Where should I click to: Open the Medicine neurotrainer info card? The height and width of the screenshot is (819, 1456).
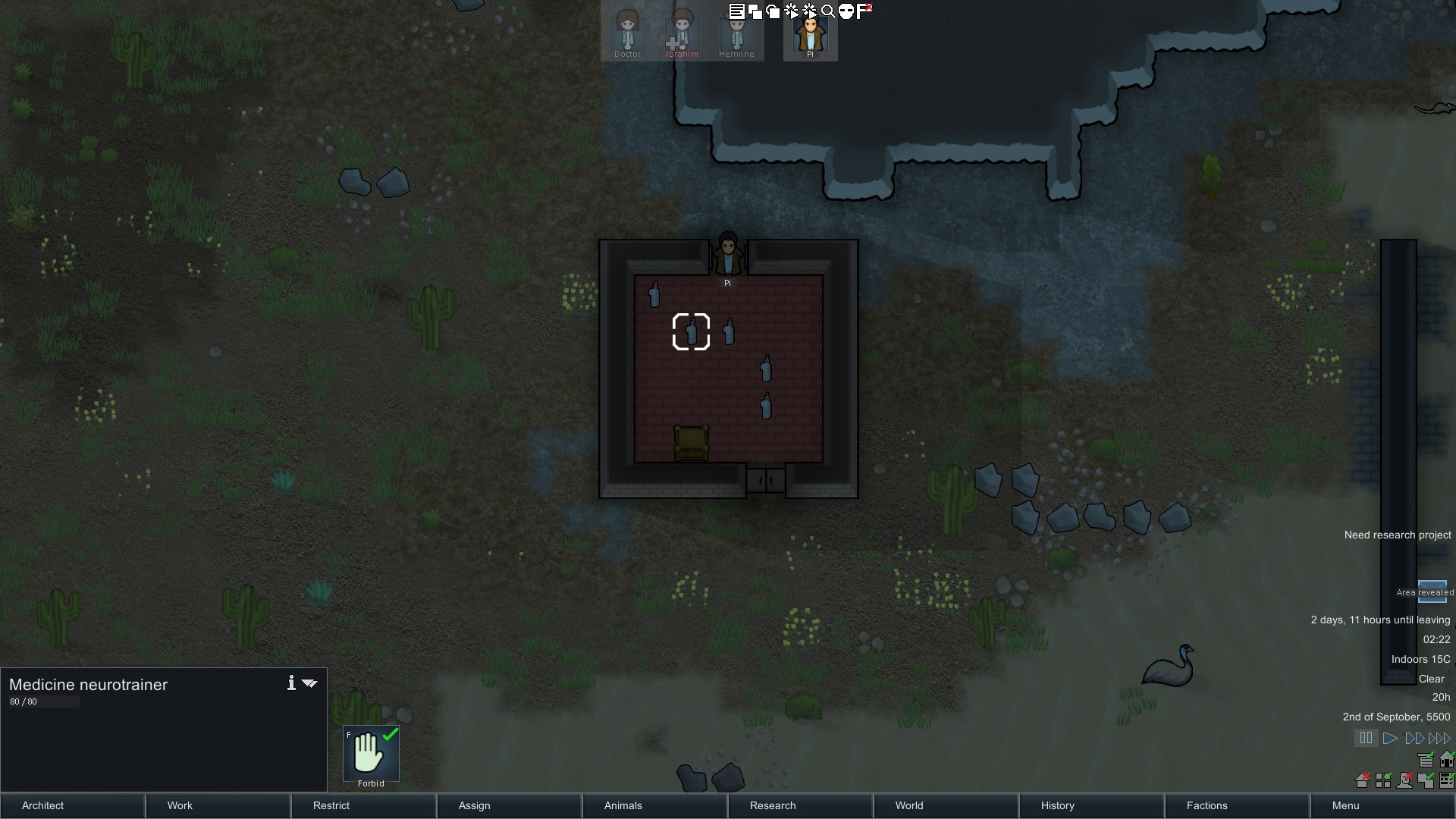point(291,683)
